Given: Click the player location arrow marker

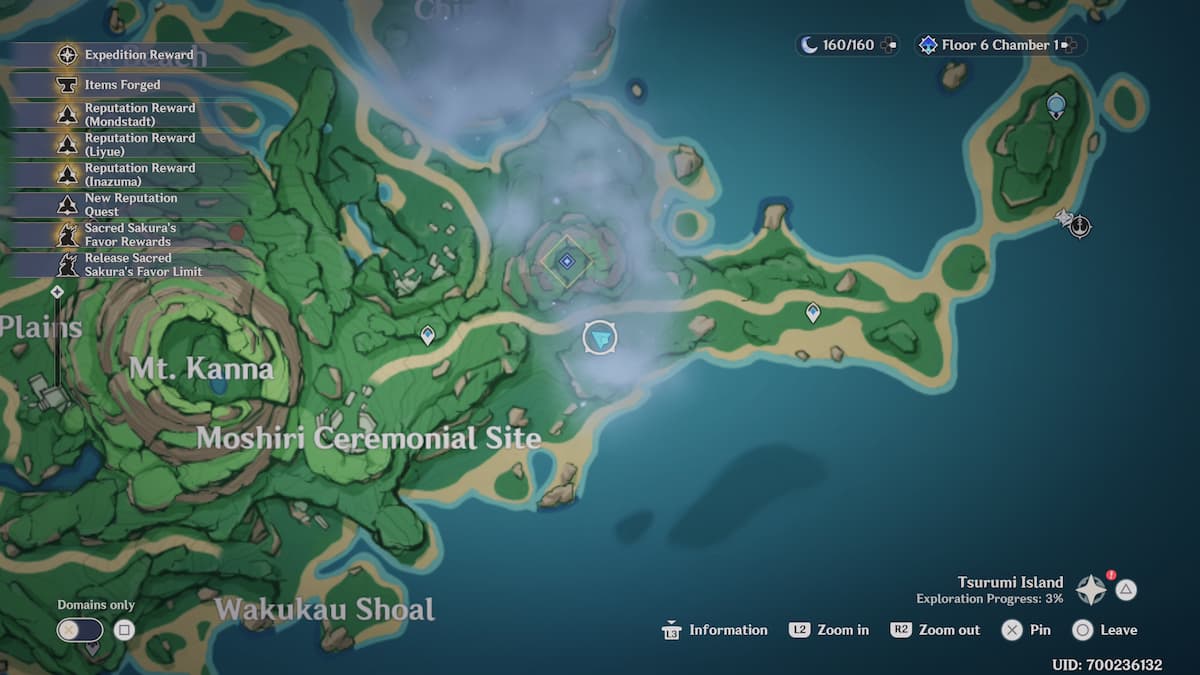Looking at the screenshot, I should (600, 338).
